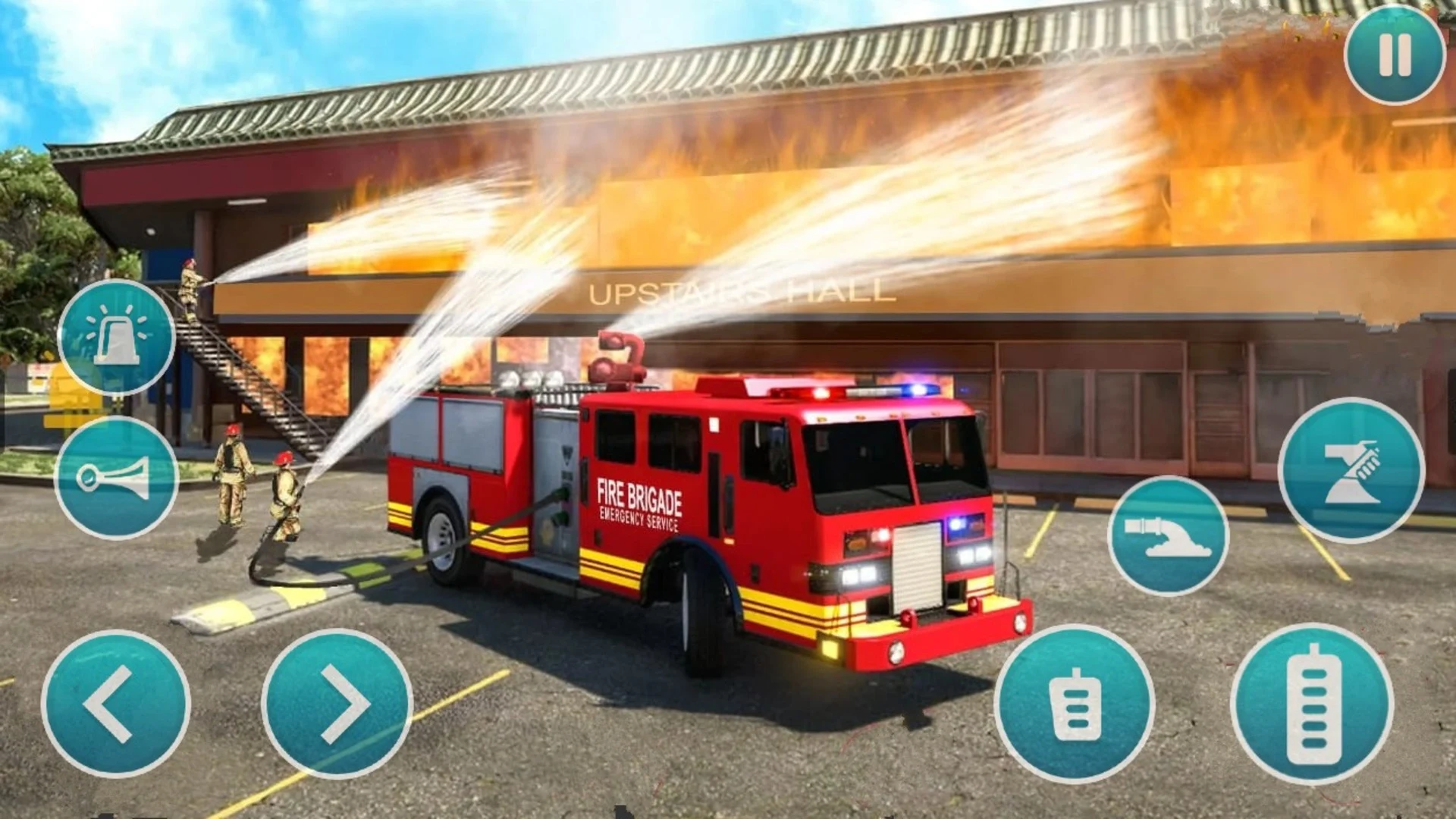Steer right with the right arrow
Viewport: 1456px width, 819px height.
pos(337,704)
